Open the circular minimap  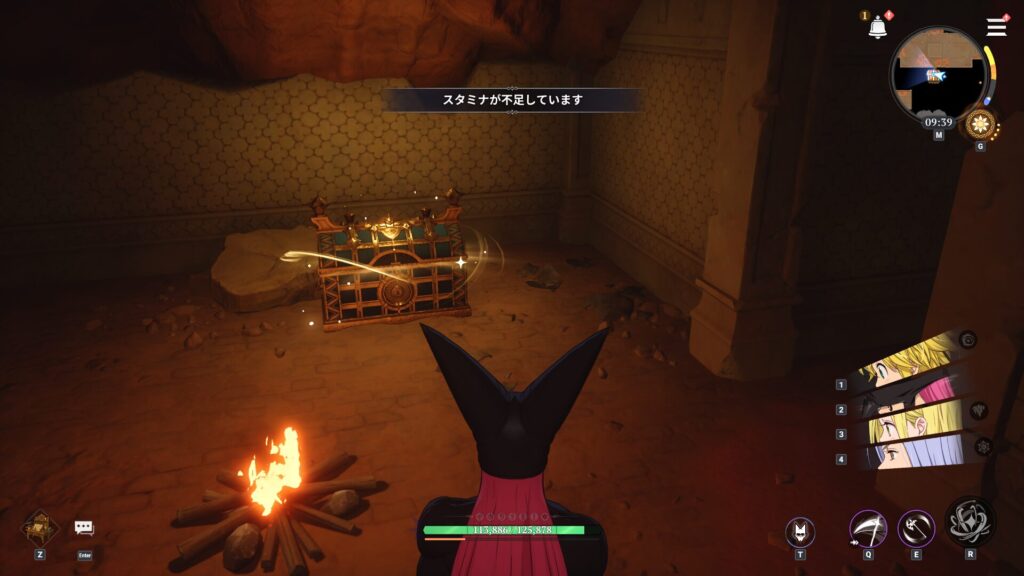click(x=938, y=72)
